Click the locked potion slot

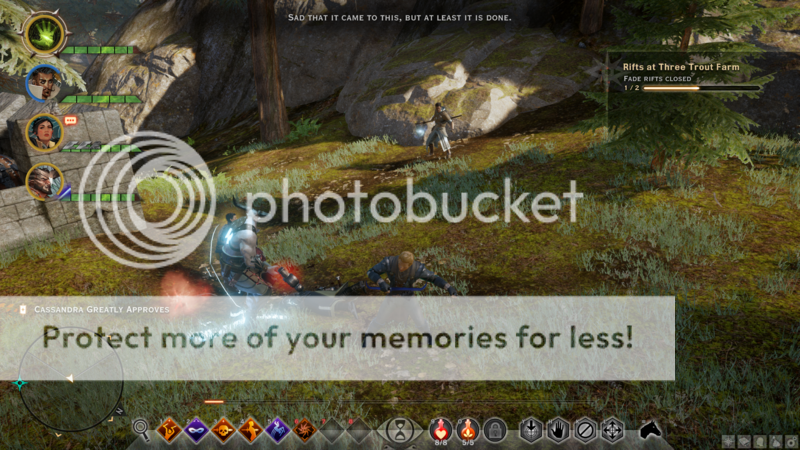pos(493,430)
